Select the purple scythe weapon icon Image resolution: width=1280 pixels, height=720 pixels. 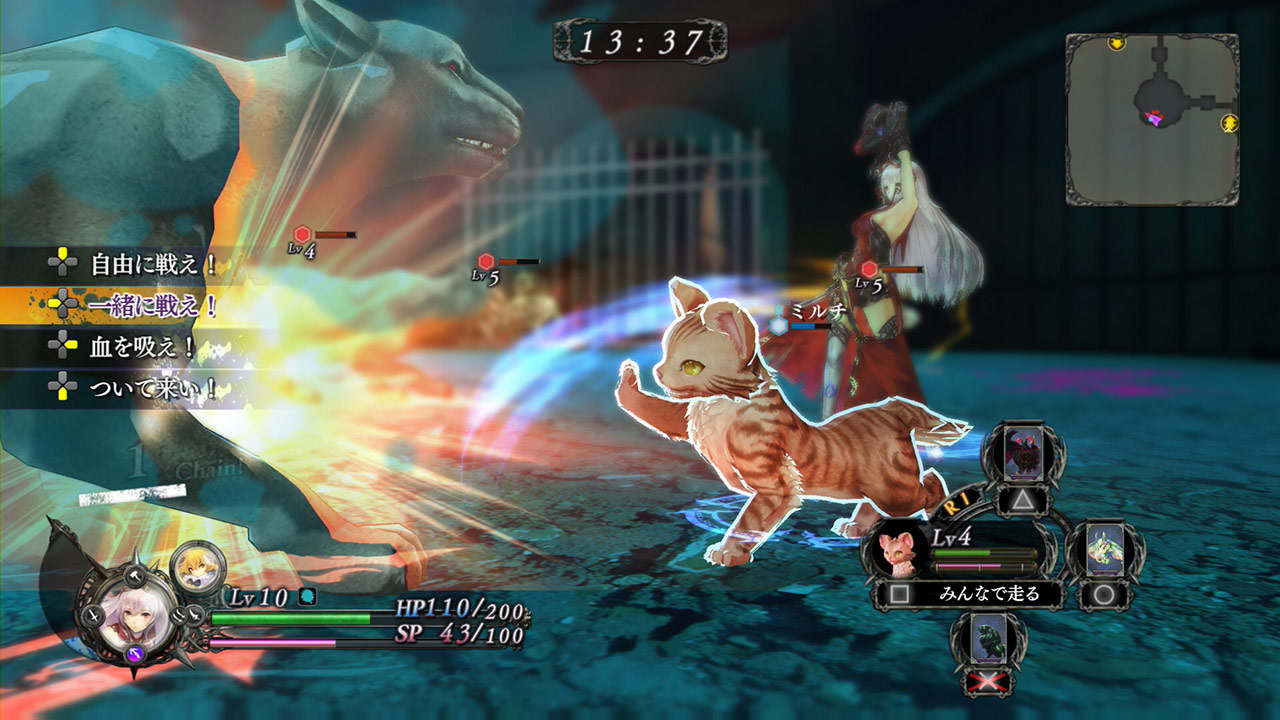point(134,654)
